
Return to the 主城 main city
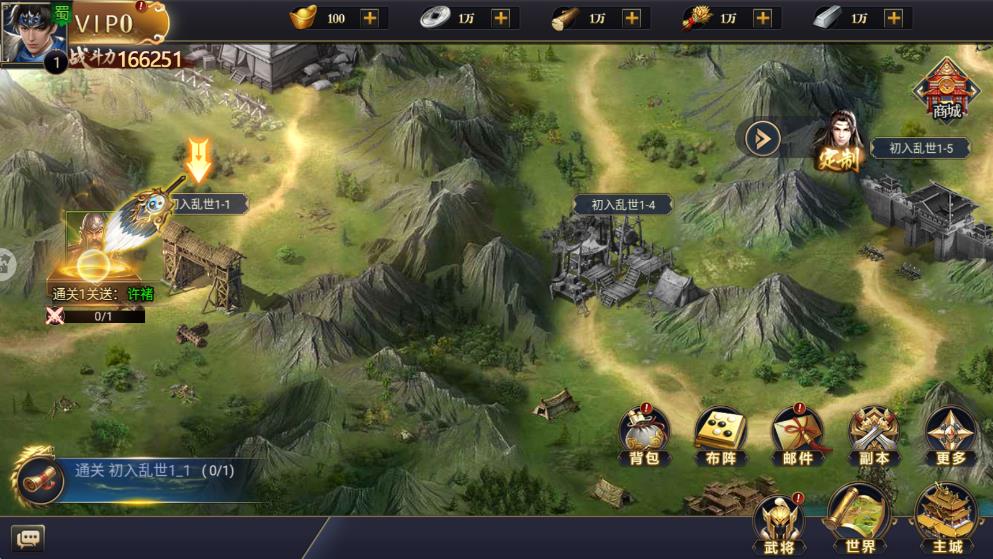coord(946,520)
